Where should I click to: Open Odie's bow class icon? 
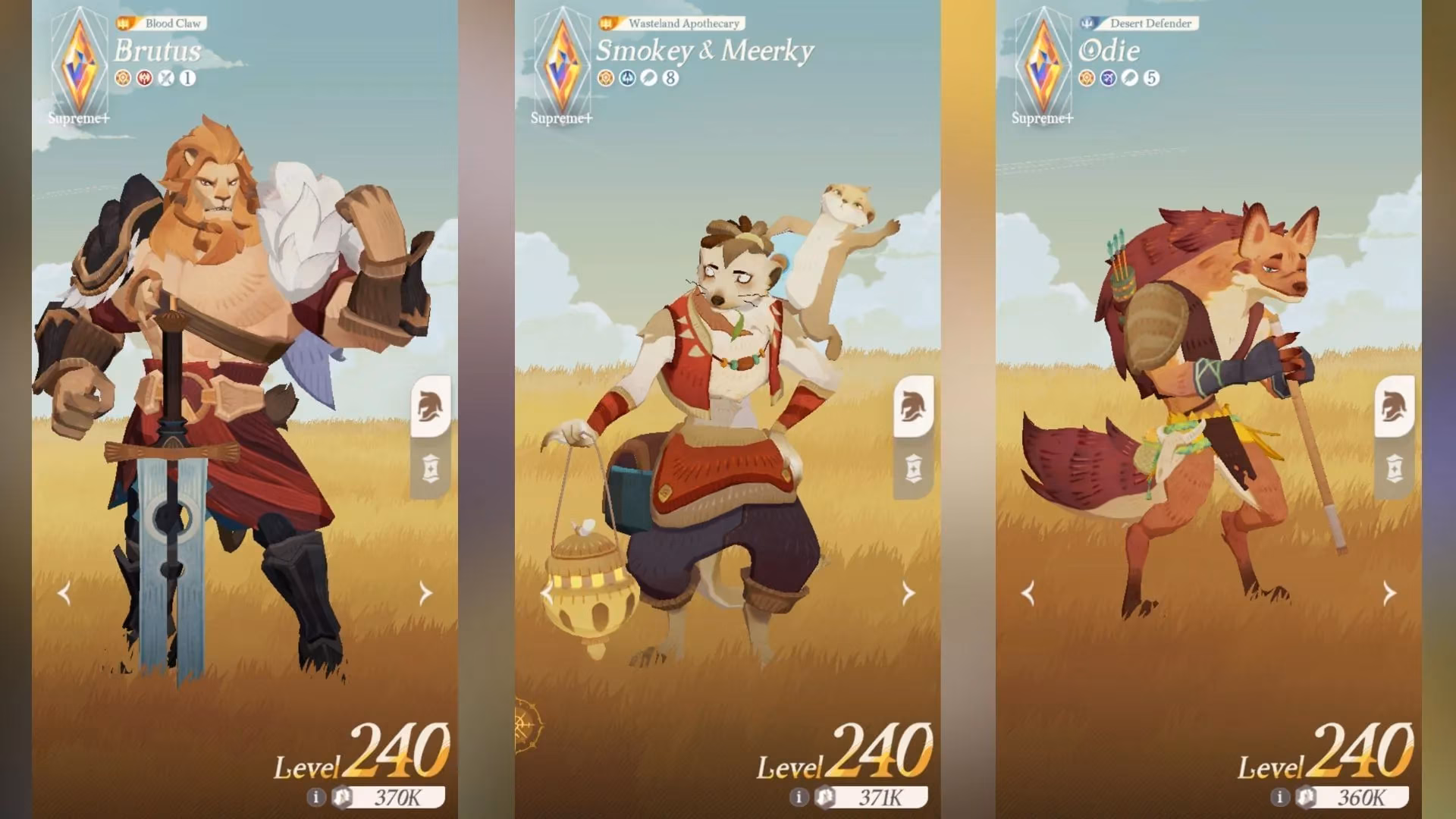click(1107, 79)
